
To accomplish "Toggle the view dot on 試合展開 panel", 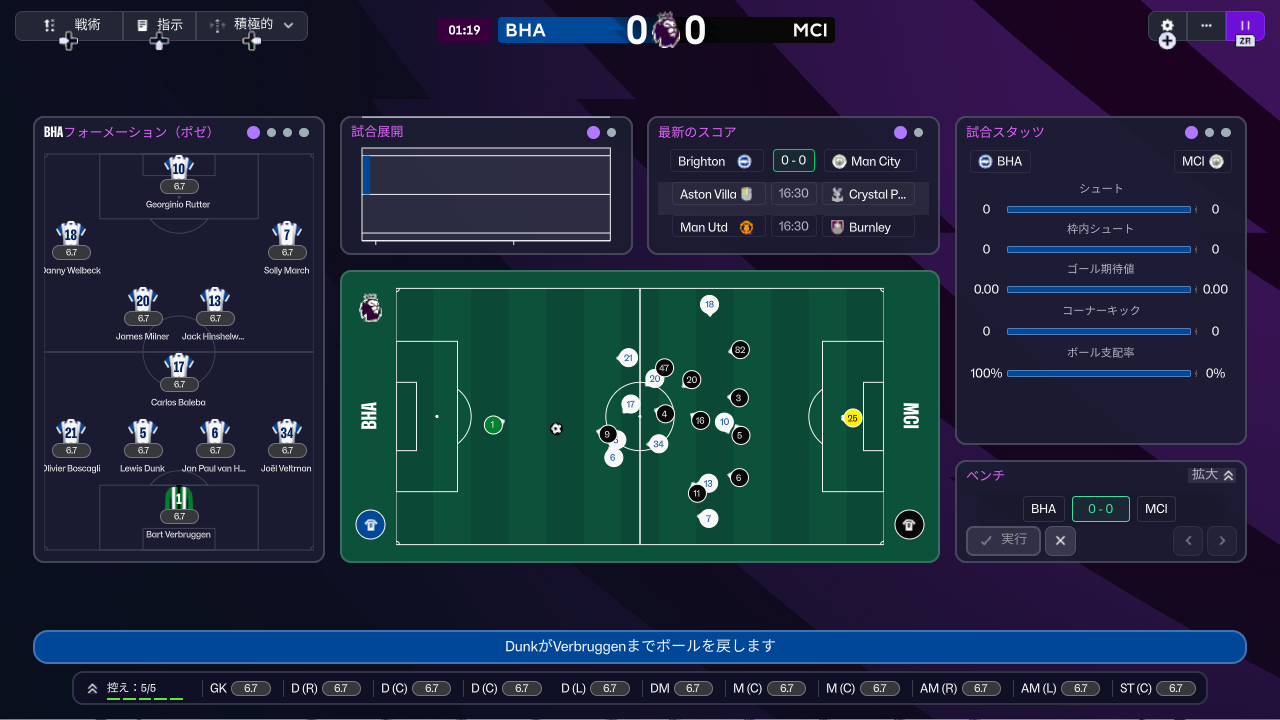I will pos(593,131).
